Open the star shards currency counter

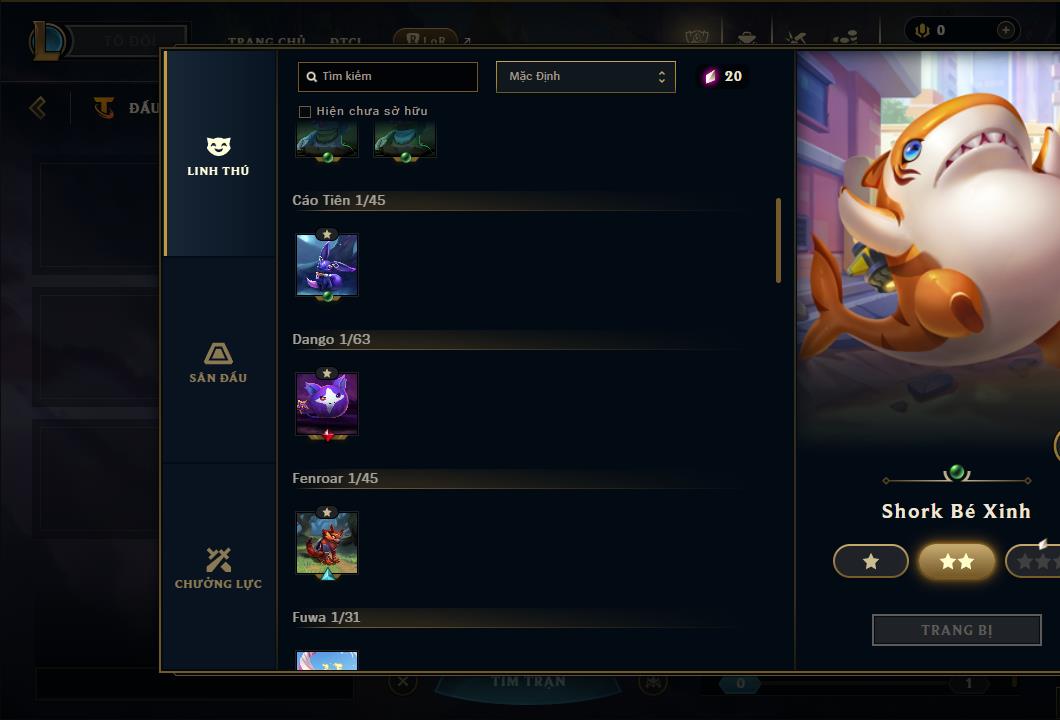point(722,77)
